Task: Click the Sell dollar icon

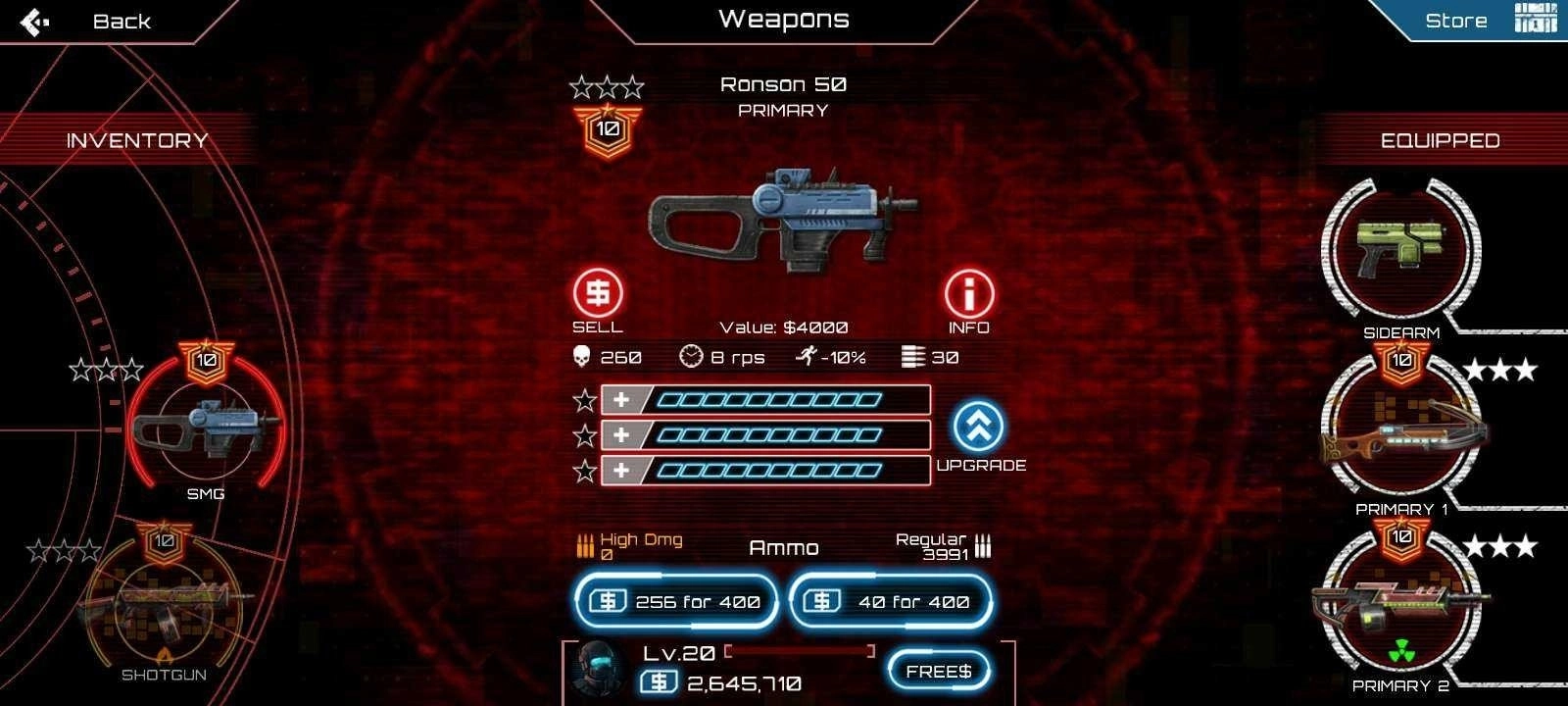Action: point(599,292)
